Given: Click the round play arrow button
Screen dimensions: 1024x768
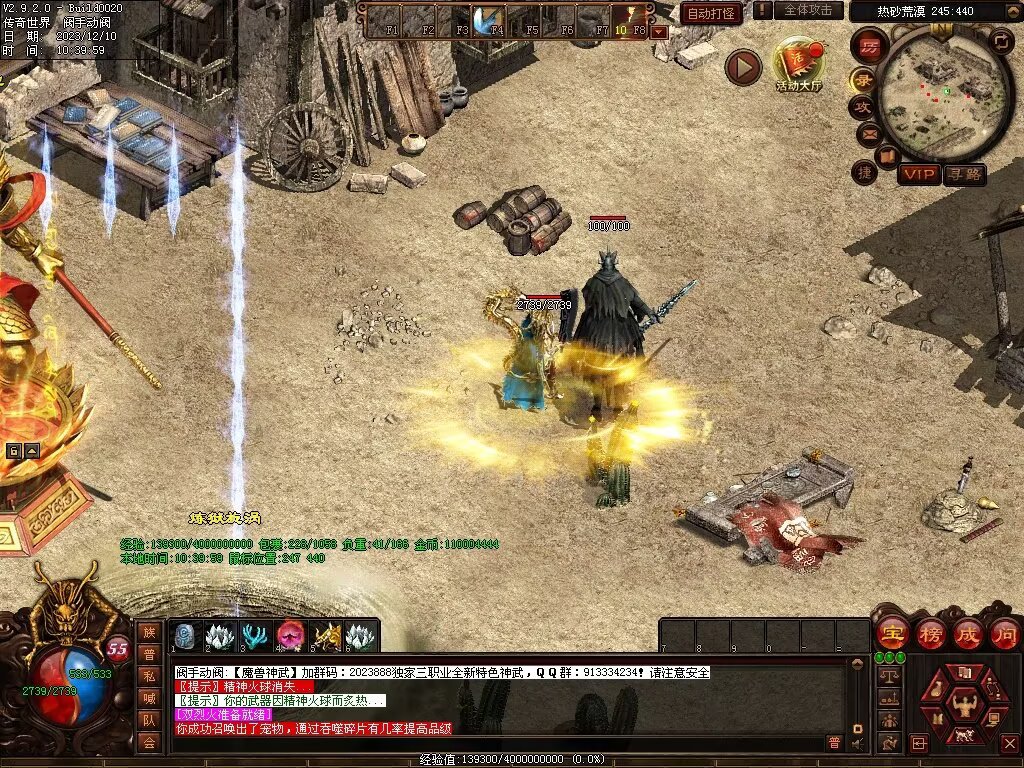Looking at the screenshot, I should (x=743, y=67).
